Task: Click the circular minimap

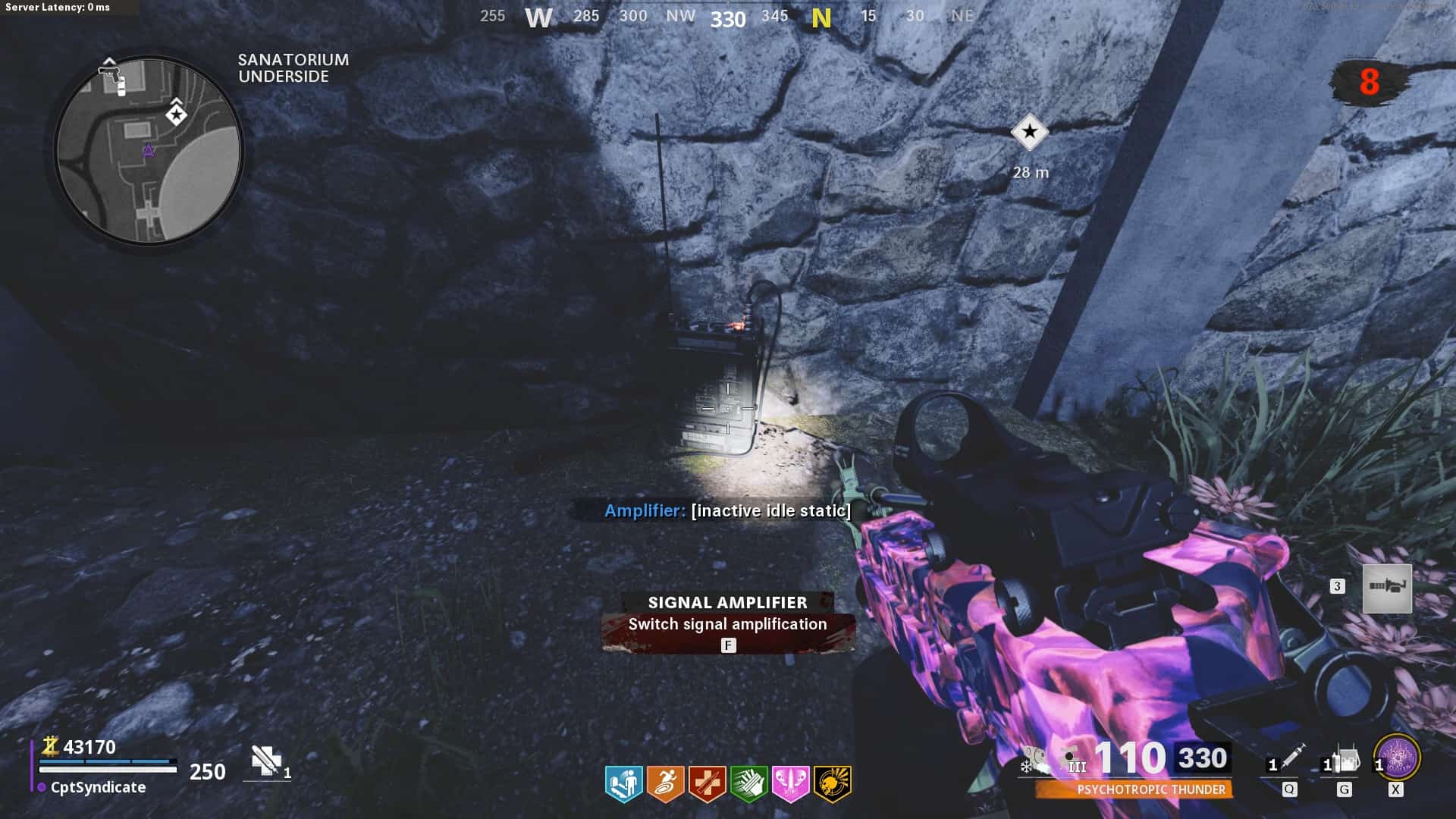Action: [x=149, y=151]
